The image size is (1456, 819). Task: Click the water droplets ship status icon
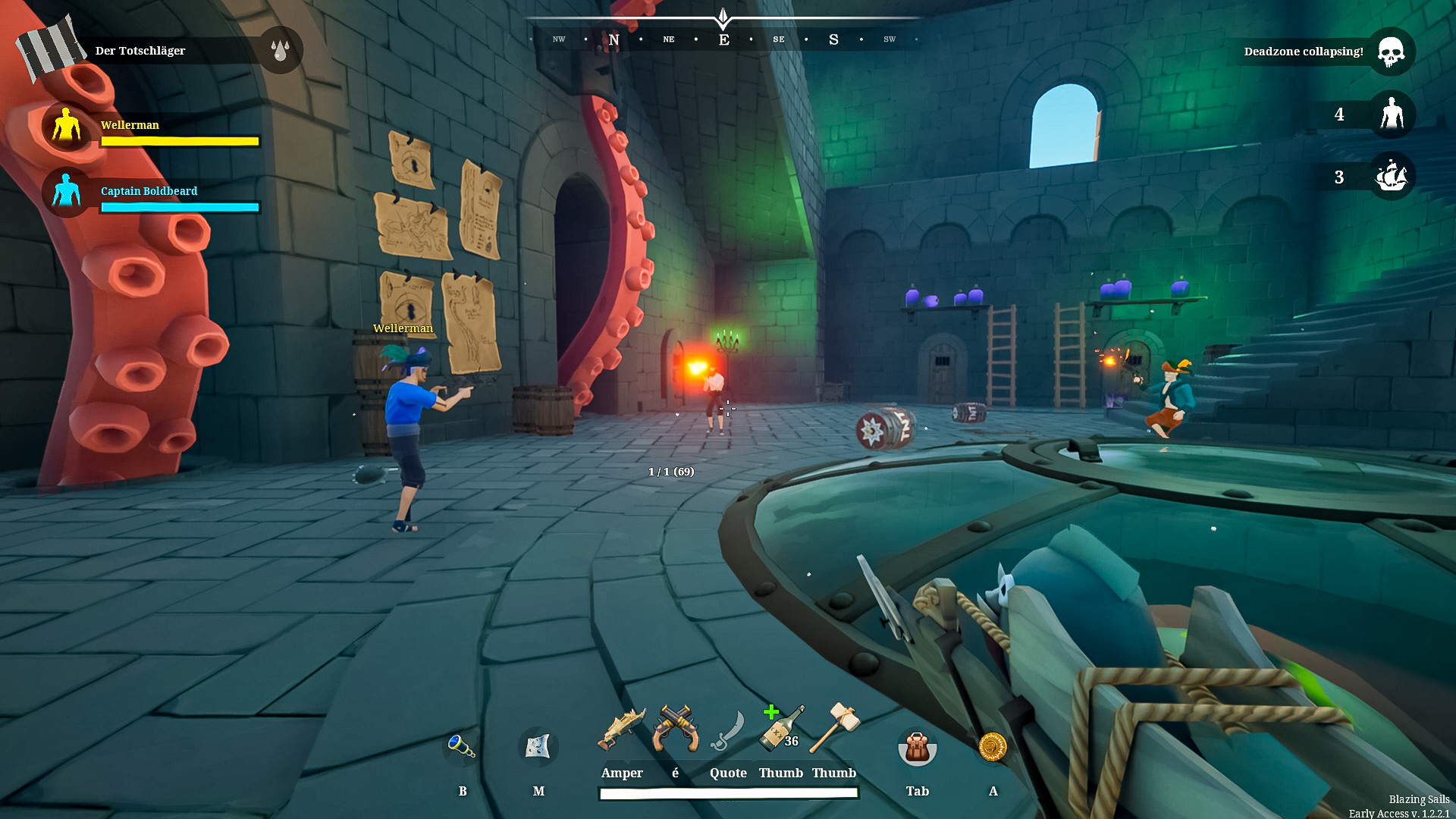[x=280, y=50]
